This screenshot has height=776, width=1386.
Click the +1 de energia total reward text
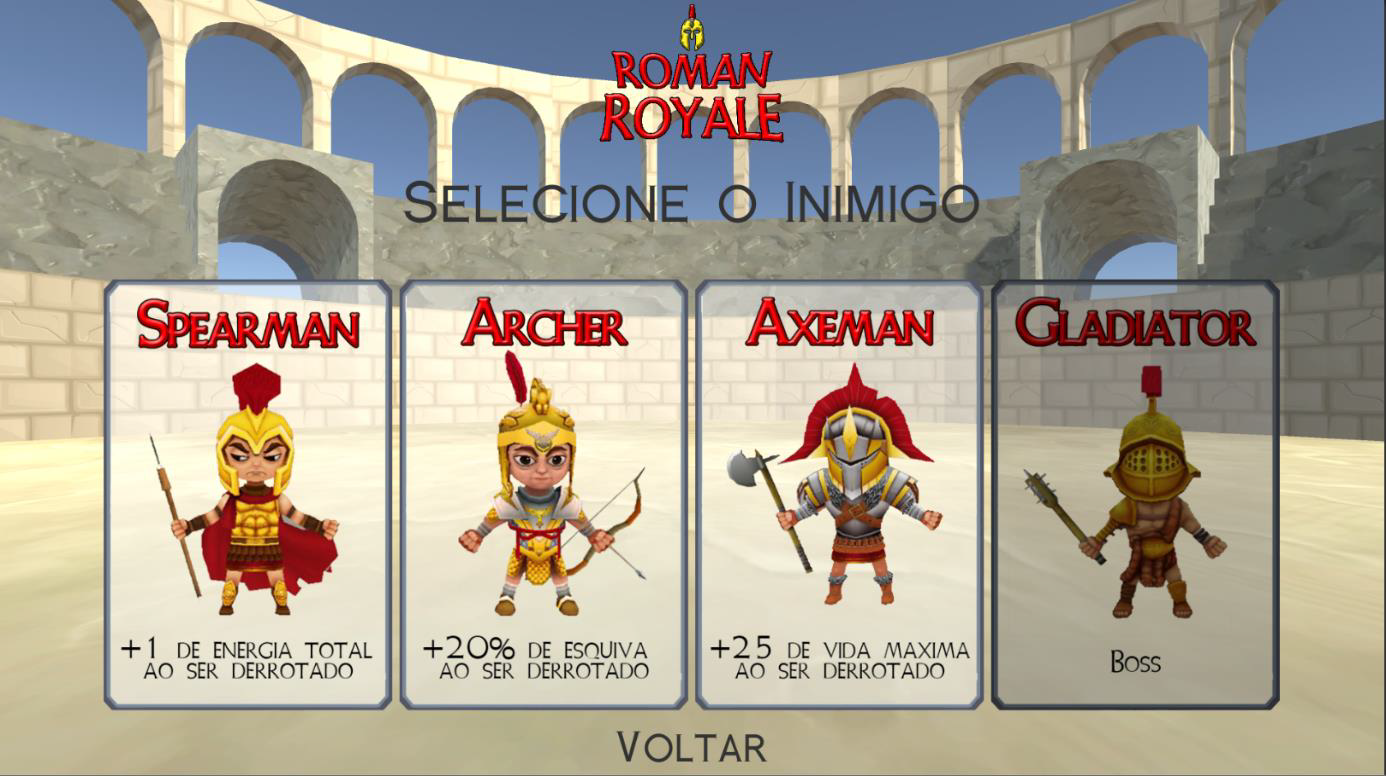tap(243, 655)
